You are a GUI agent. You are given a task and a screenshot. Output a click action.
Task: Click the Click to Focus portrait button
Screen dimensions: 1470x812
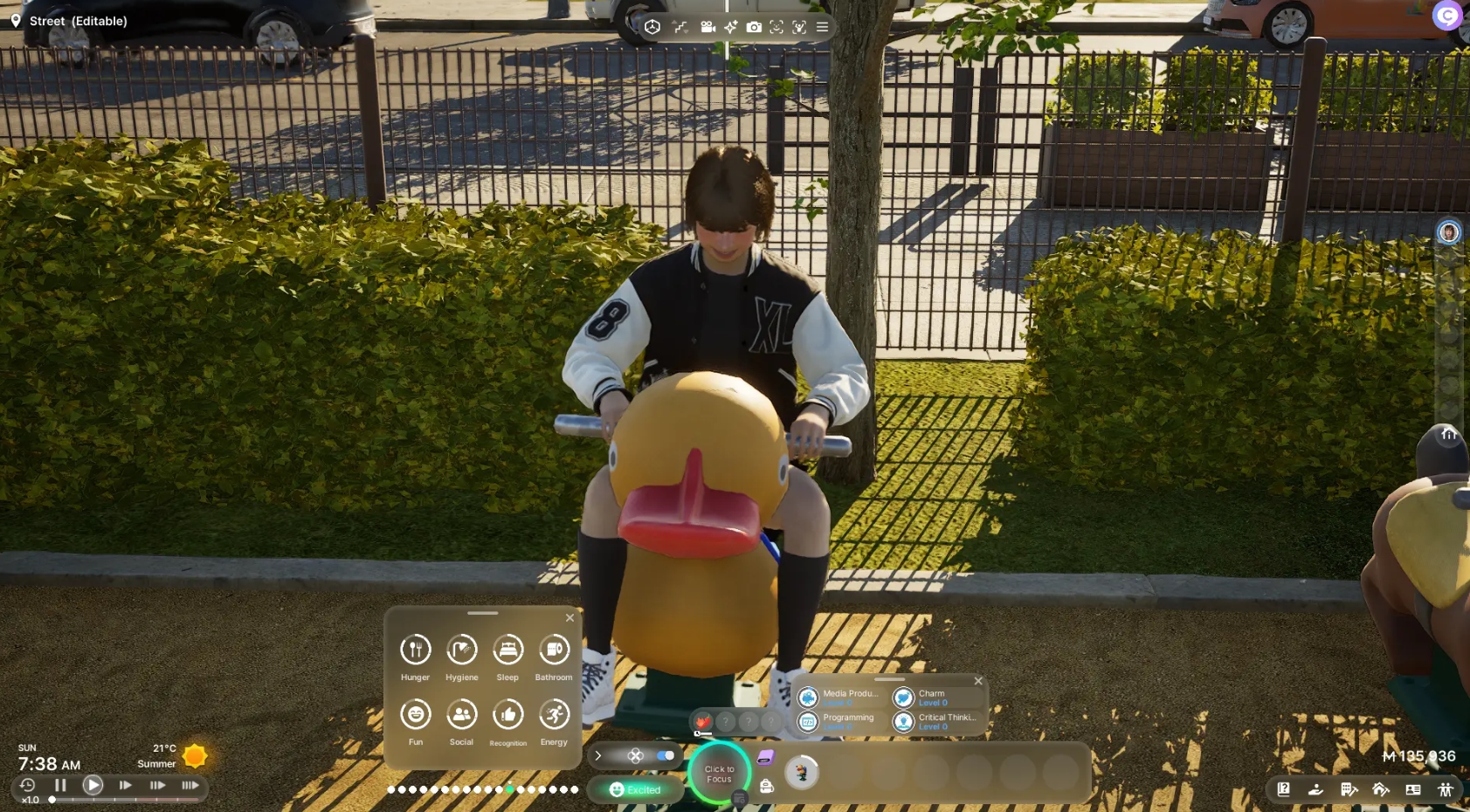(719, 774)
